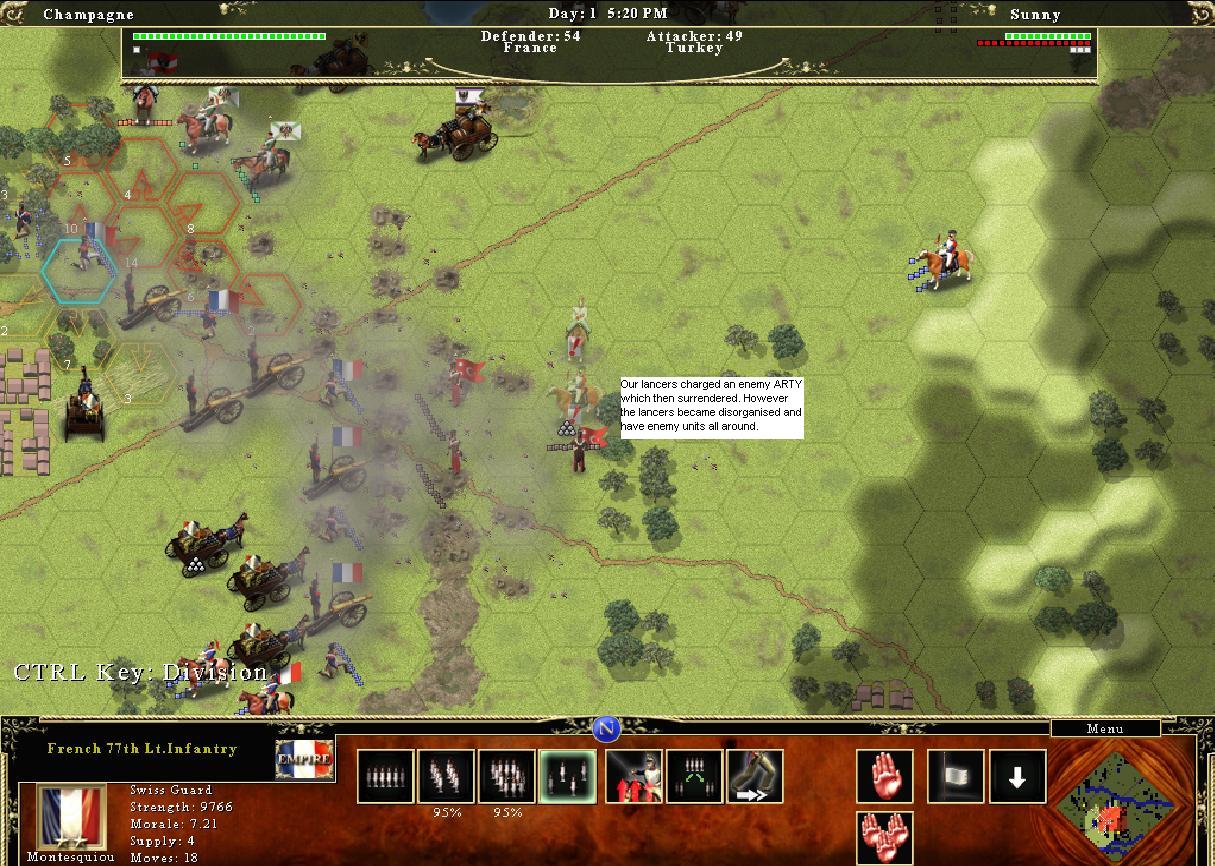Click the triple red hands halt icon

(884, 838)
